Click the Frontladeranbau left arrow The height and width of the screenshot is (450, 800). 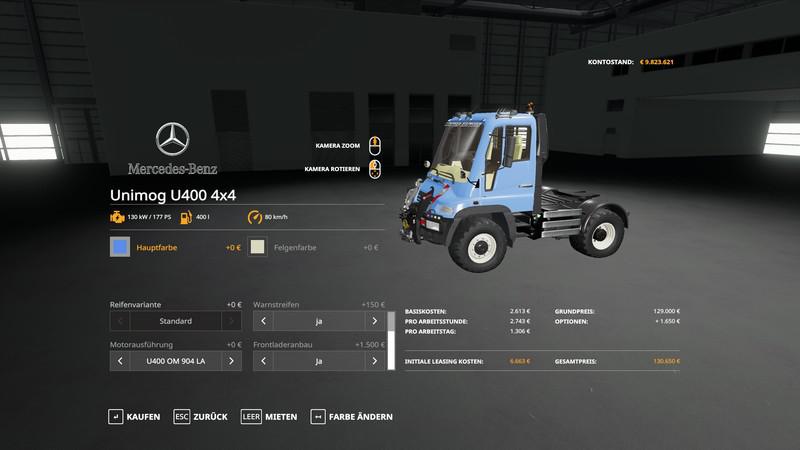pyautogui.click(x=263, y=360)
